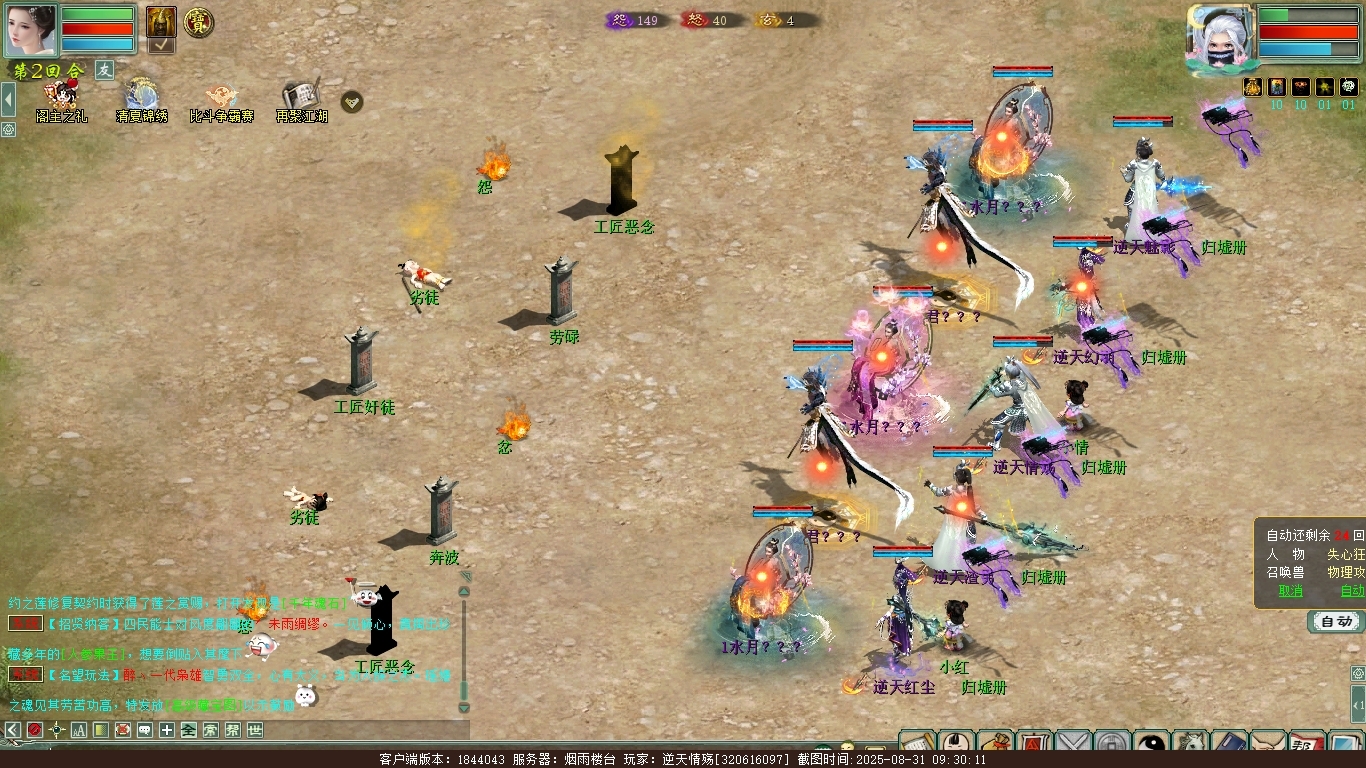Click the chat plus button
The image size is (1366, 768).
[167, 730]
